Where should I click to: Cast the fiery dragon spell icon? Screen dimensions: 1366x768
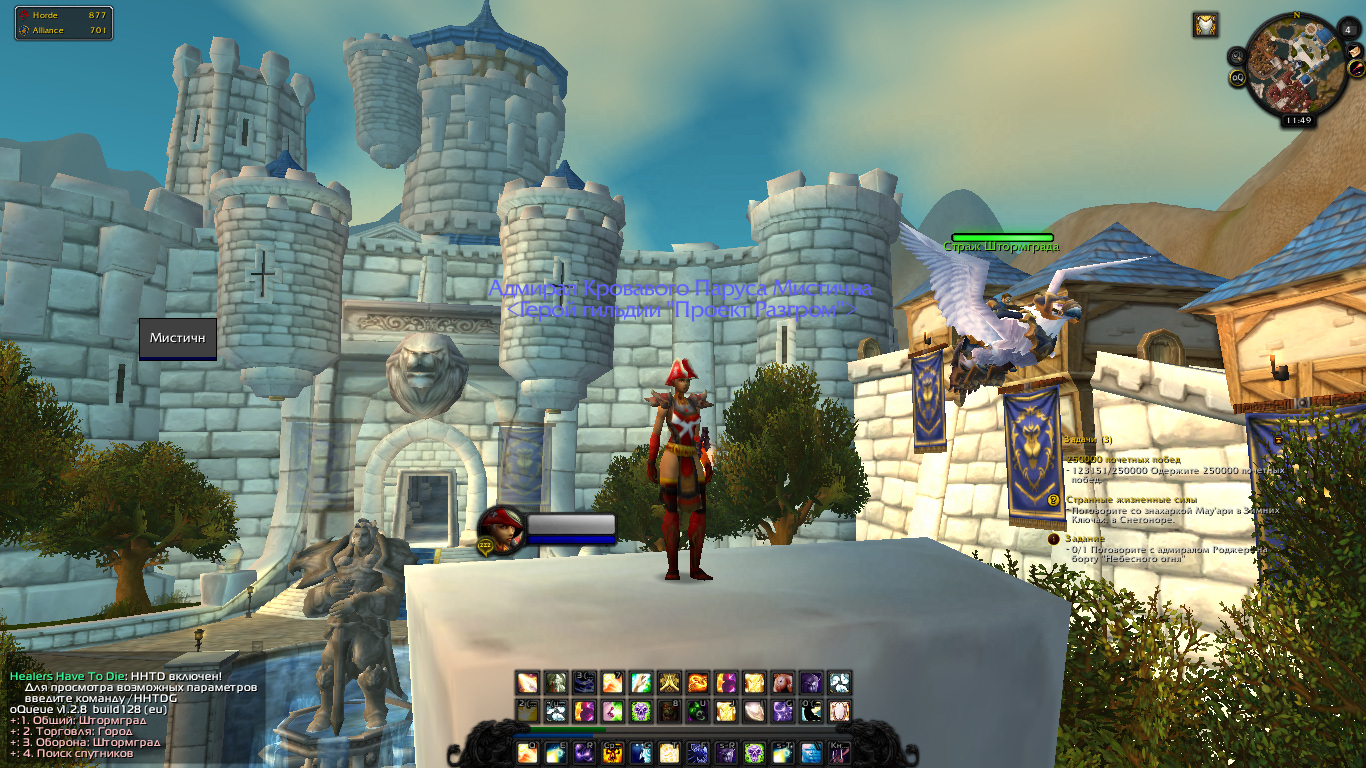pyautogui.click(x=698, y=682)
